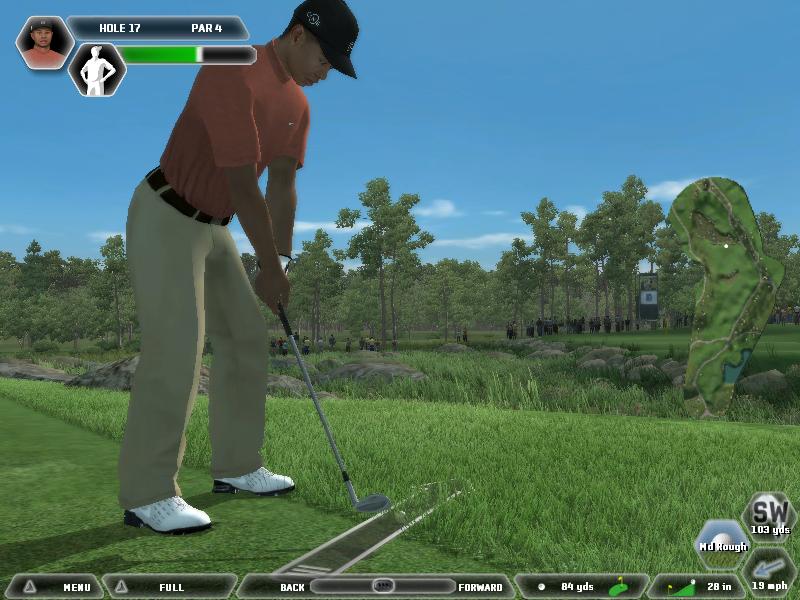Click the golfer portrait icon
Image resolution: width=800 pixels, height=600 pixels.
(x=44, y=42)
